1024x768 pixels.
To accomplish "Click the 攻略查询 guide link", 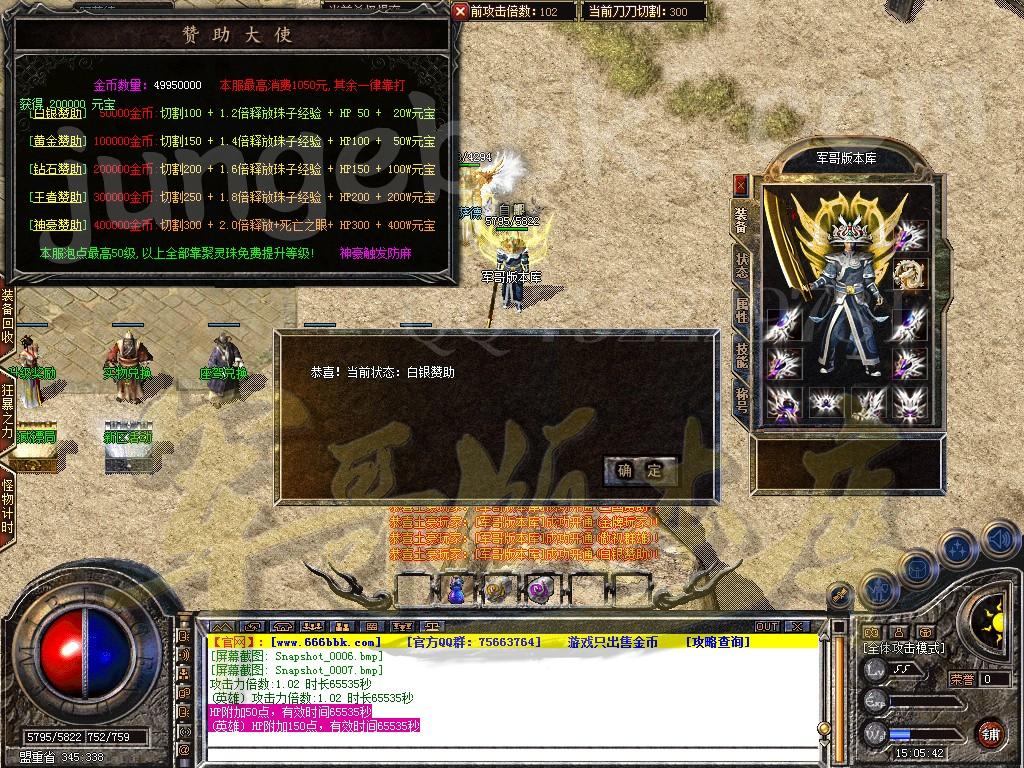I will [x=717, y=642].
